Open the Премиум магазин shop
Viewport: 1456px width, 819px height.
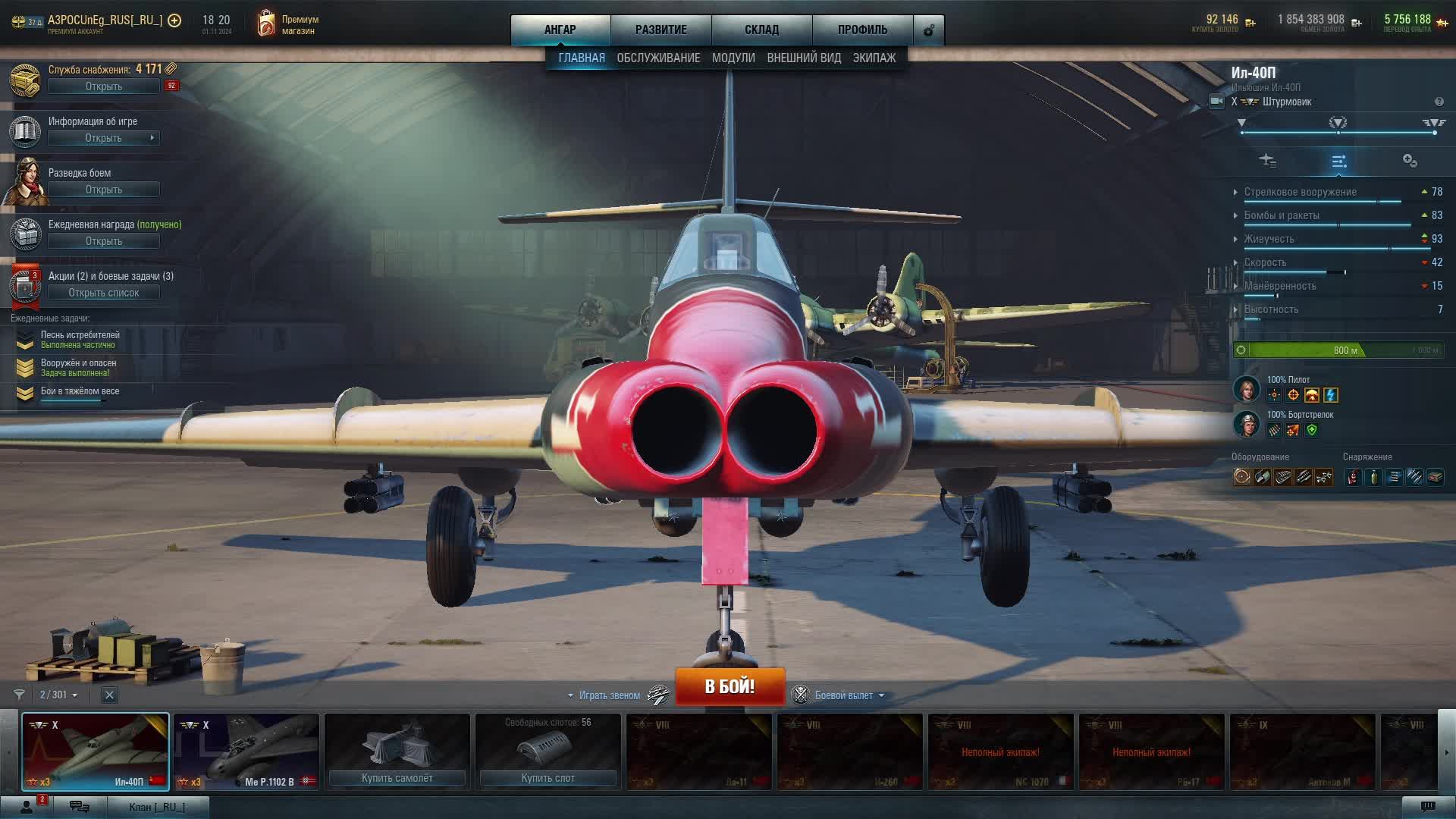pyautogui.click(x=288, y=25)
